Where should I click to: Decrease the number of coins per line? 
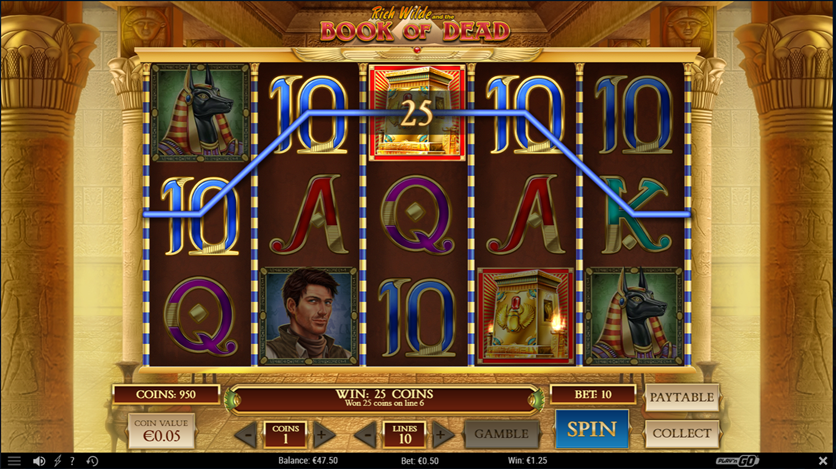coord(245,435)
